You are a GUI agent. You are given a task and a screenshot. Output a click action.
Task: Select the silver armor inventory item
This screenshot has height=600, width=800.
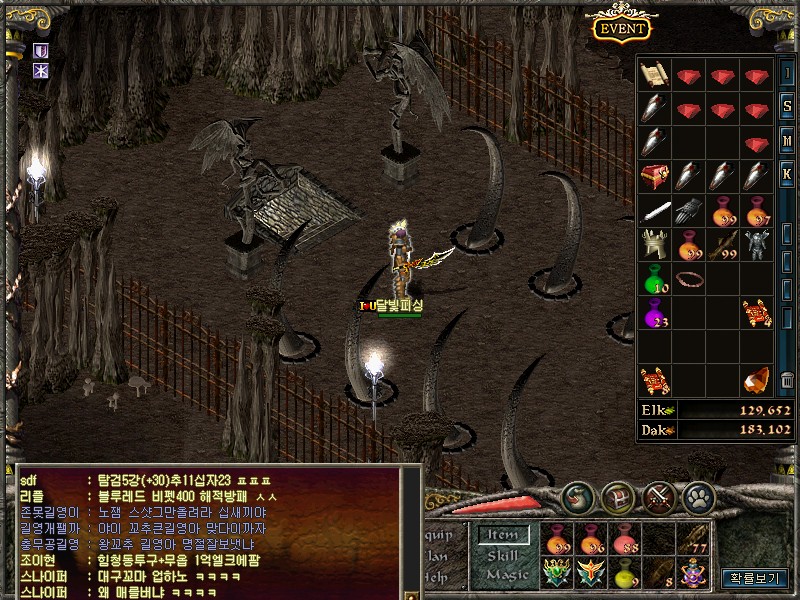[x=756, y=244]
